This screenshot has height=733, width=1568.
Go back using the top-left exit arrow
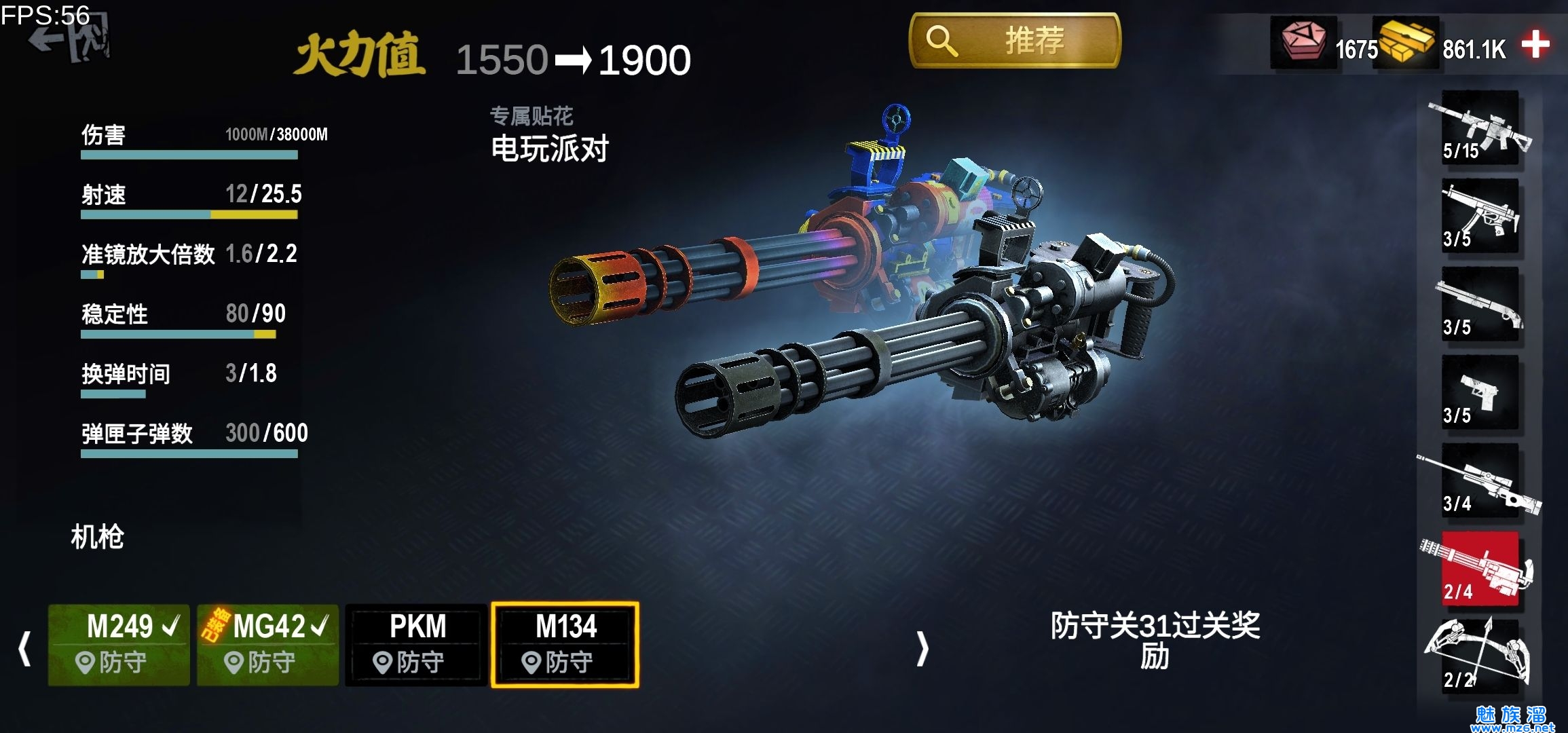68,41
